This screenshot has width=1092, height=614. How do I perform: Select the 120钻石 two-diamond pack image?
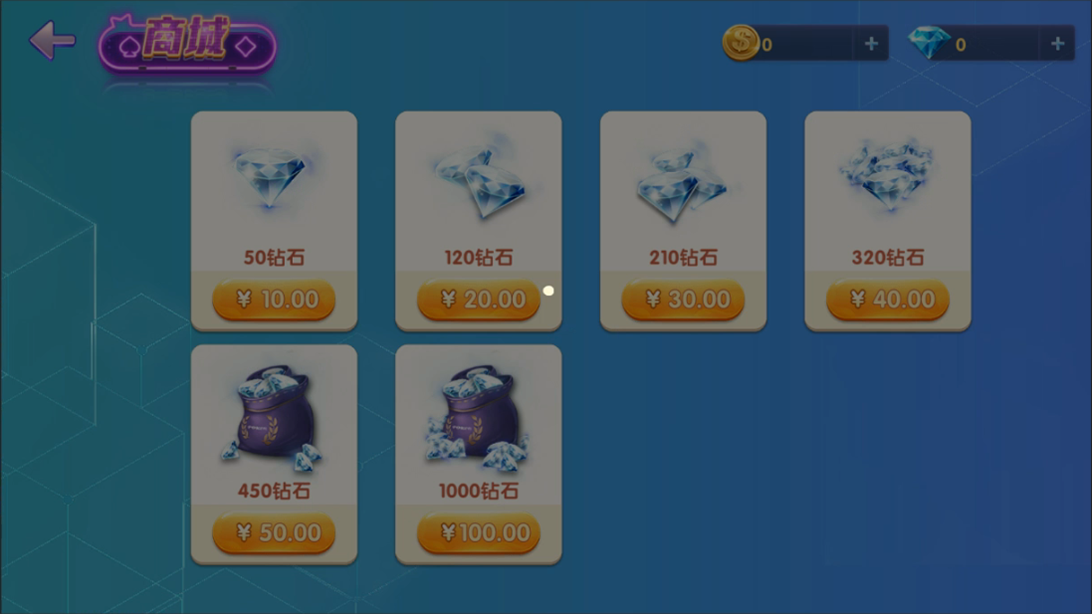coord(479,182)
